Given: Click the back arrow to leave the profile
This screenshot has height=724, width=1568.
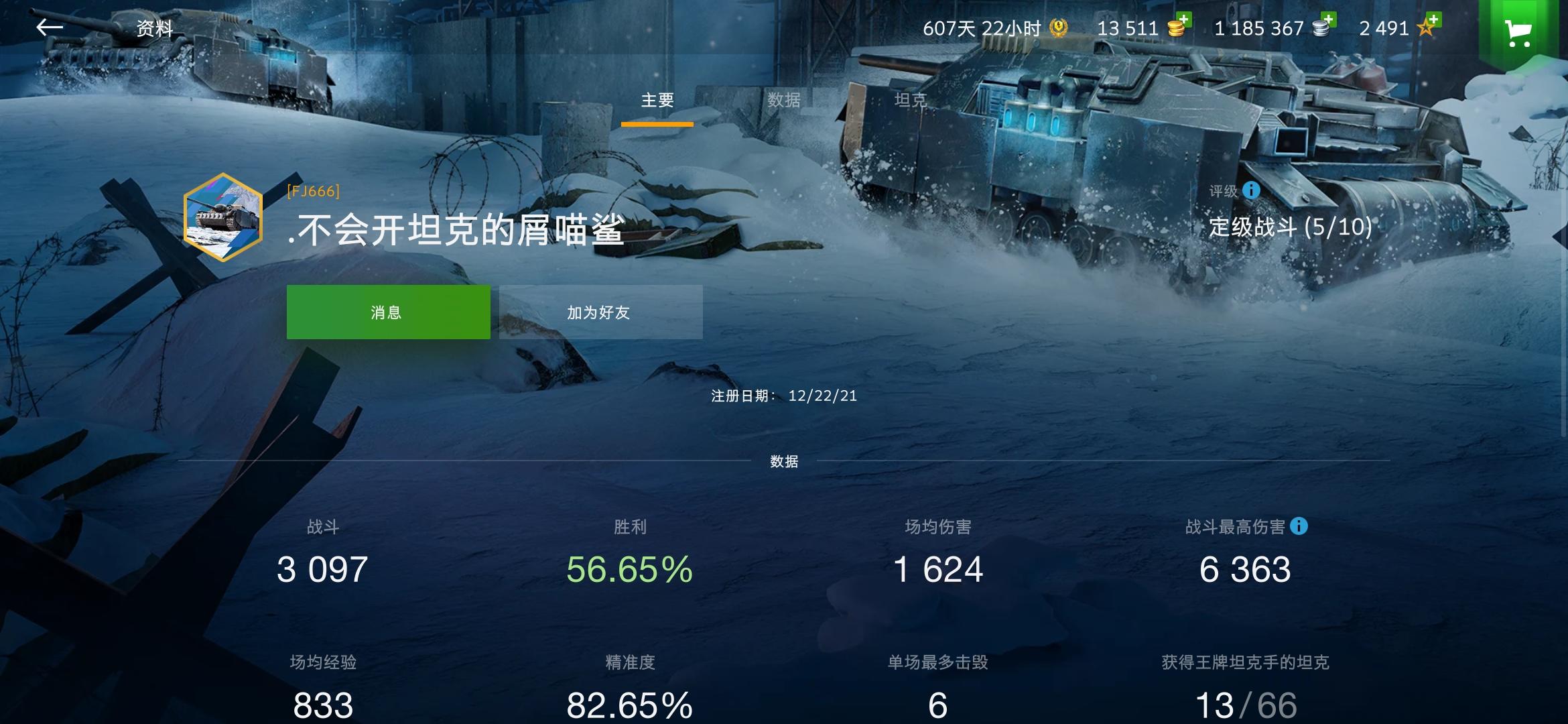Looking at the screenshot, I should (x=51, y=28).
